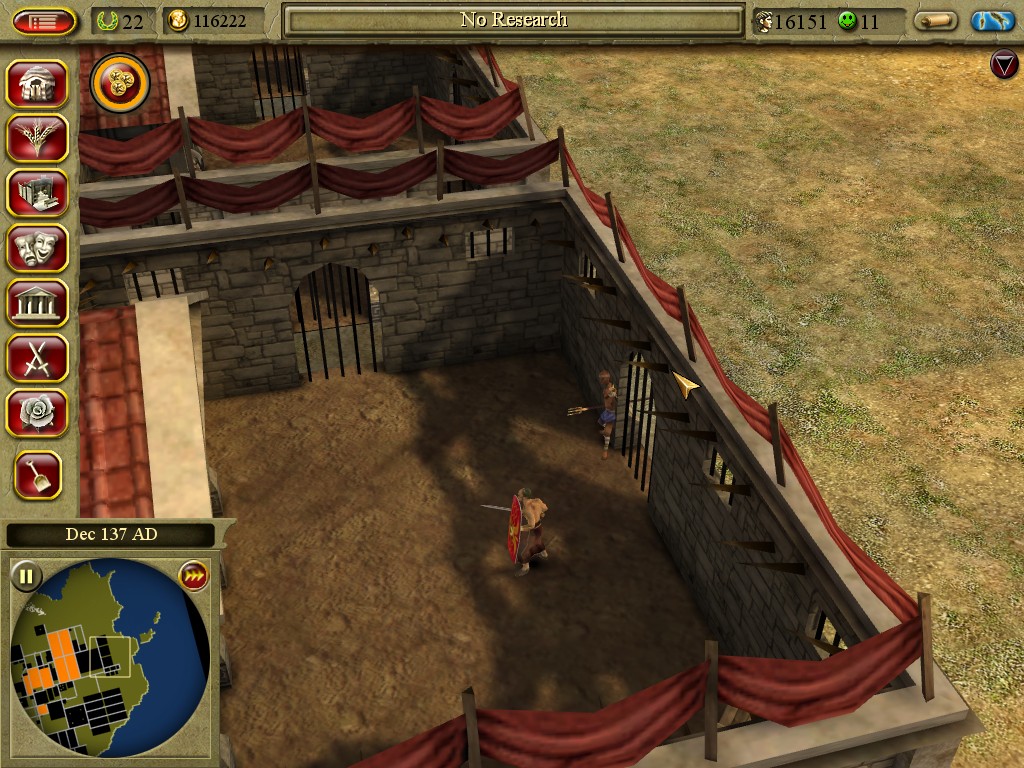The height and width of the screenshot is (768, 1024).
Task: Open the temple civic buildings category
Action: (x=37, y=303)
